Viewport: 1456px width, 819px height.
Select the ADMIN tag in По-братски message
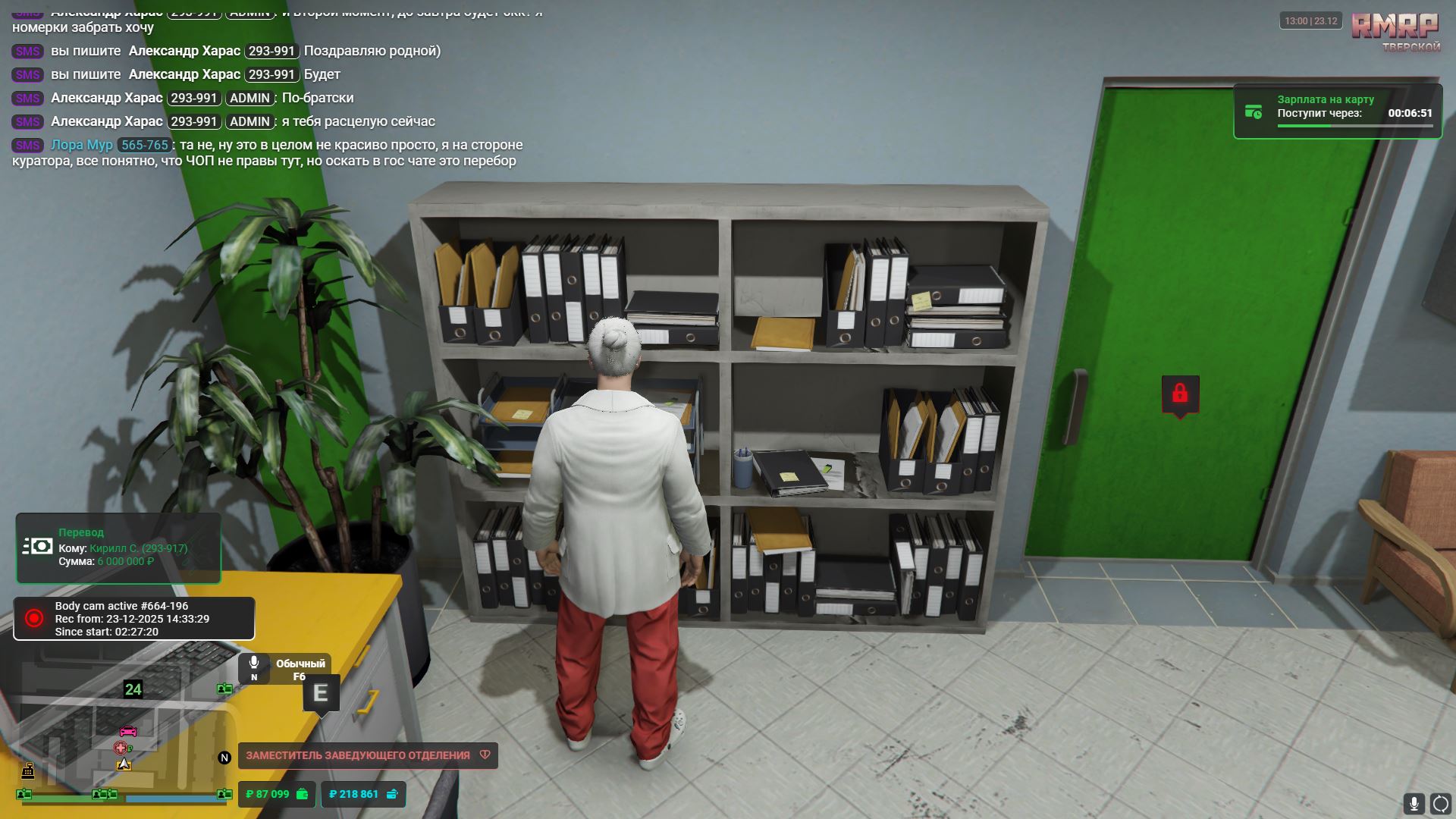[x=249, y=99]
